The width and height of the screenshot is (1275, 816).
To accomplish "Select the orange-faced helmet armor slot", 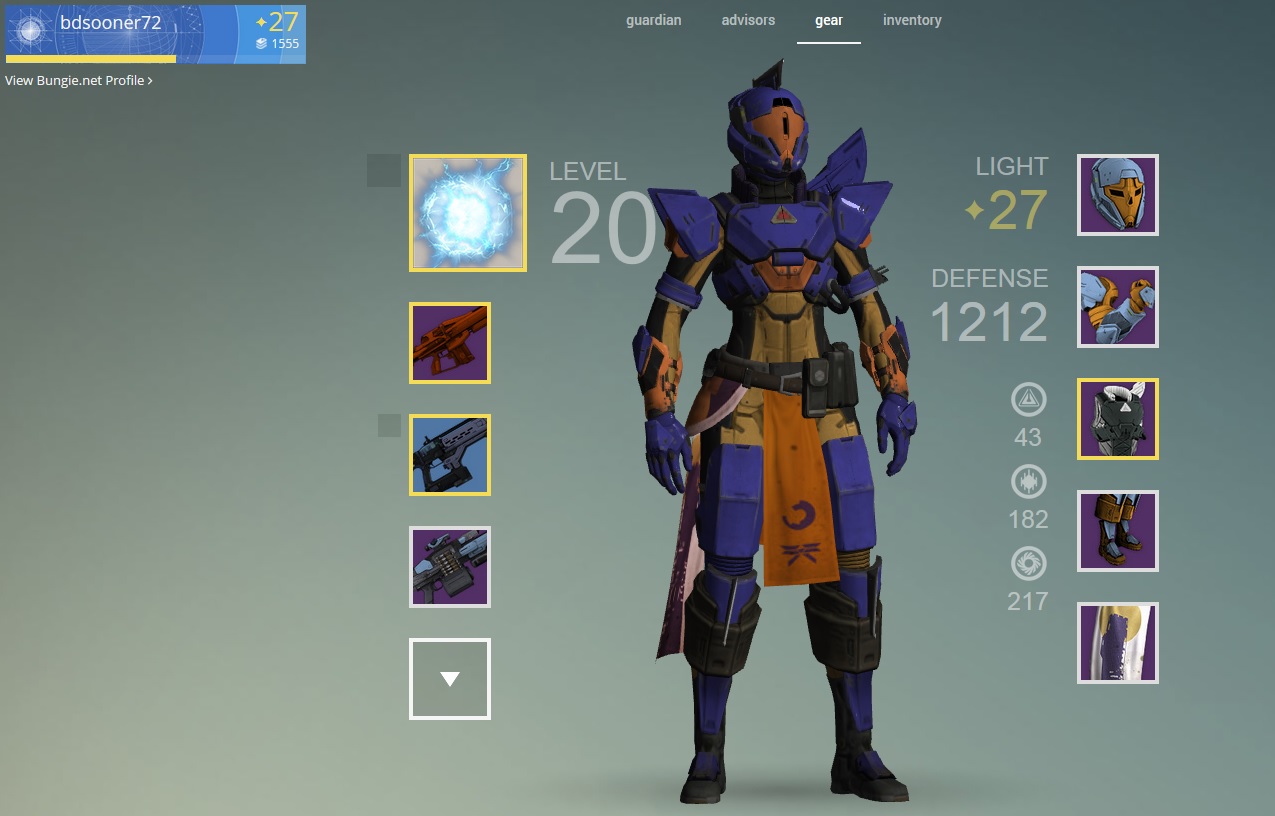I will [x=1118, y=195].
